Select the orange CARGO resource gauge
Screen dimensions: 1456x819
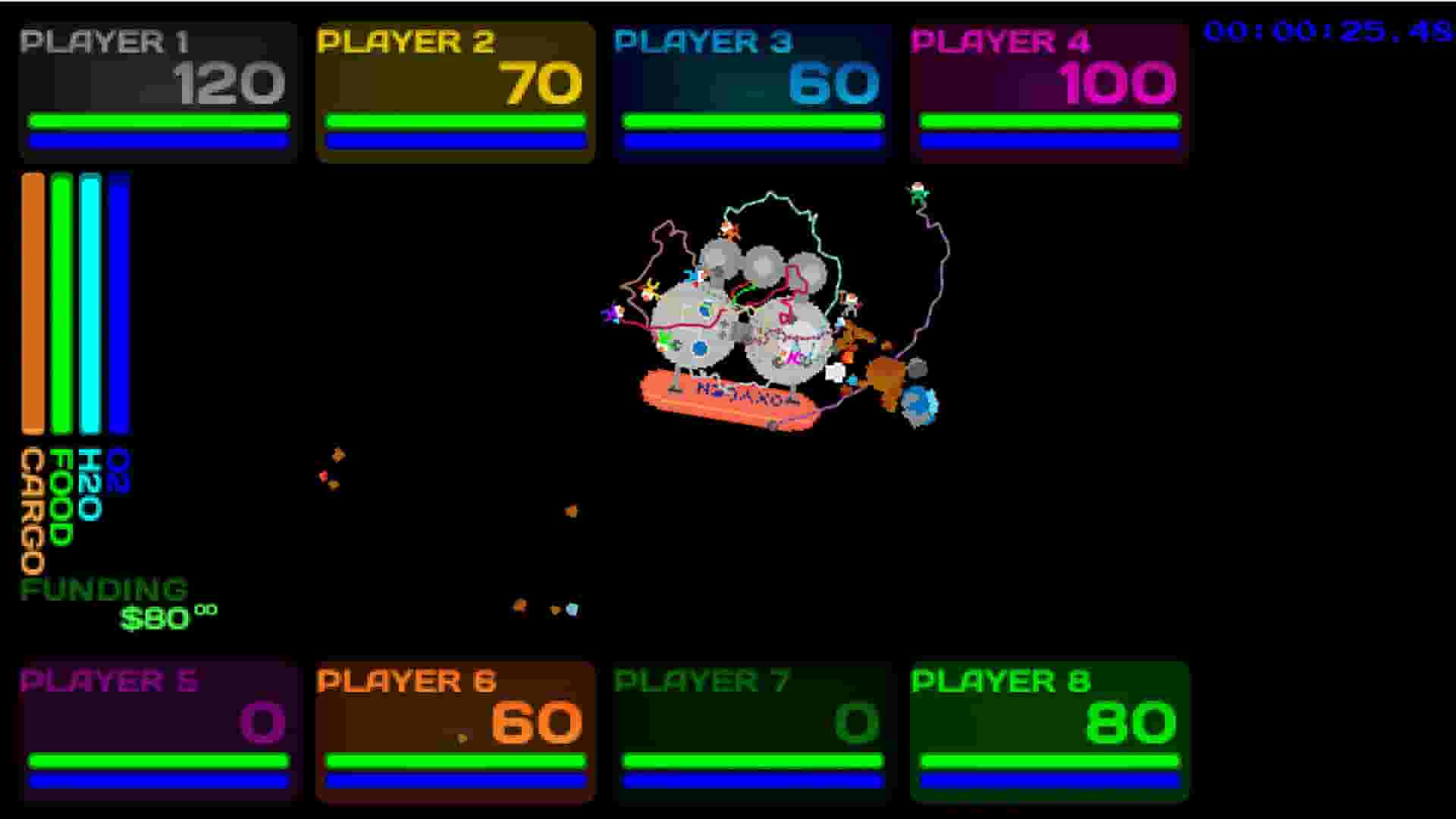click(x=32, y=303)
